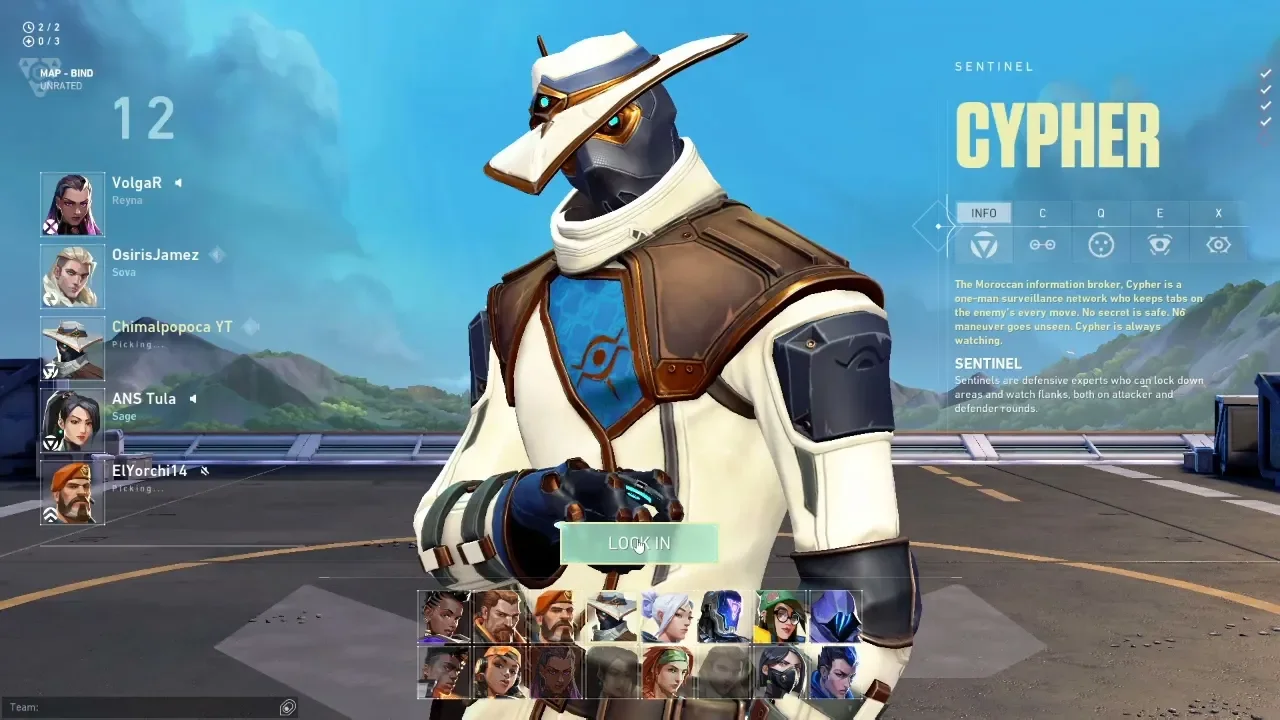Screen dimensions: 1280x720
Task: Choose Brimstone's portrait in the agent grid
Action: 556,616
